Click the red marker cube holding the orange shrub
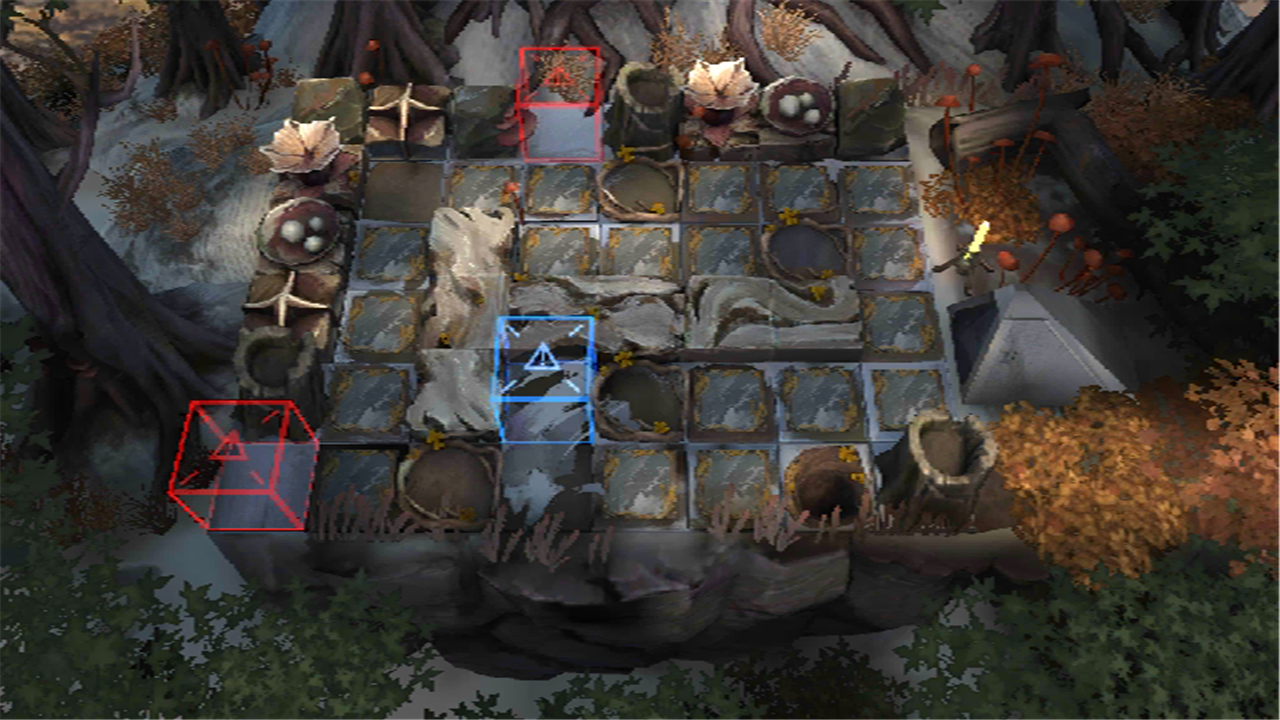 click(x=560, y=103)
